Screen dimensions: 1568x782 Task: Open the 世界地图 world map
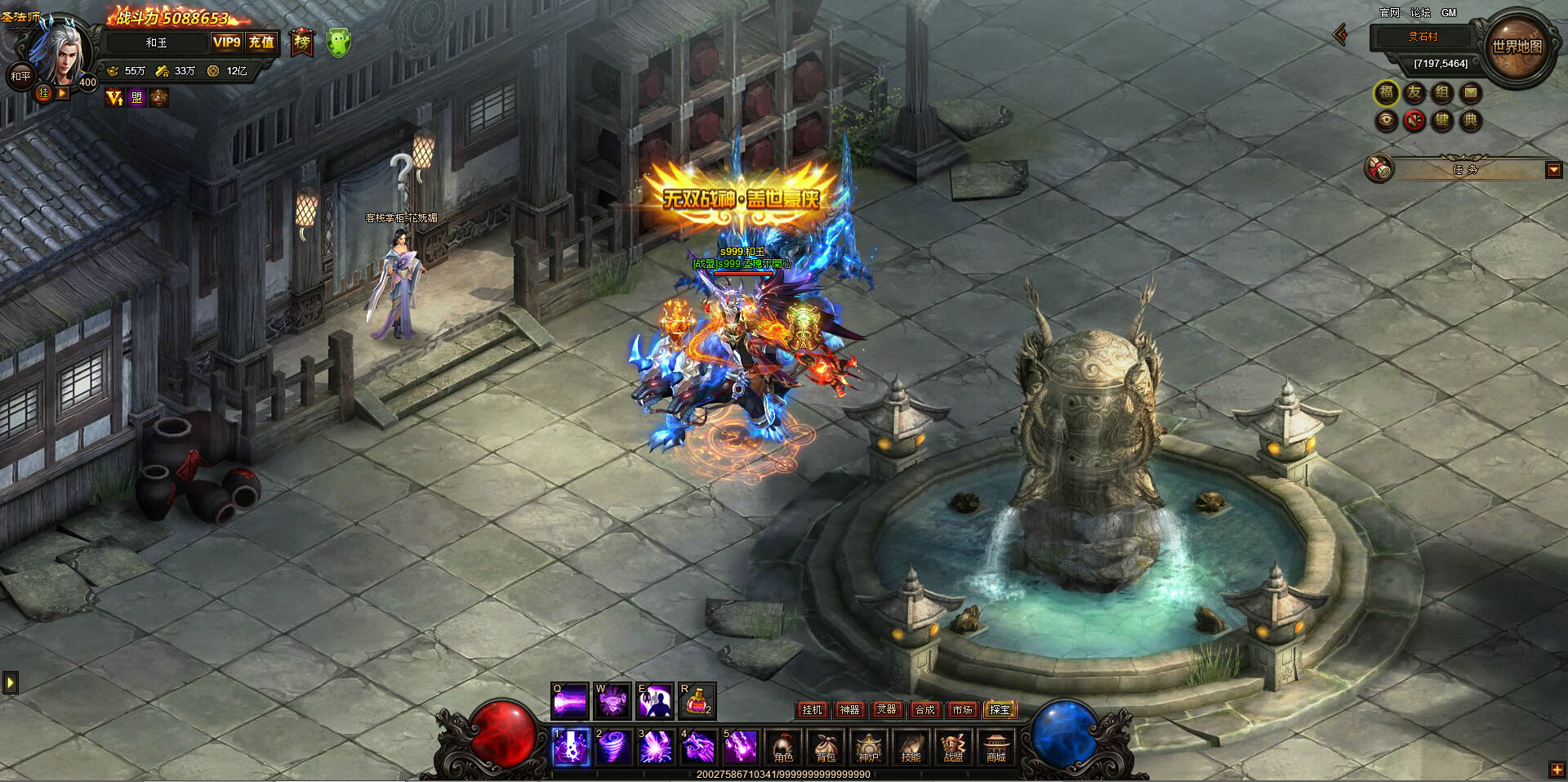click(x=1517, y=47)
